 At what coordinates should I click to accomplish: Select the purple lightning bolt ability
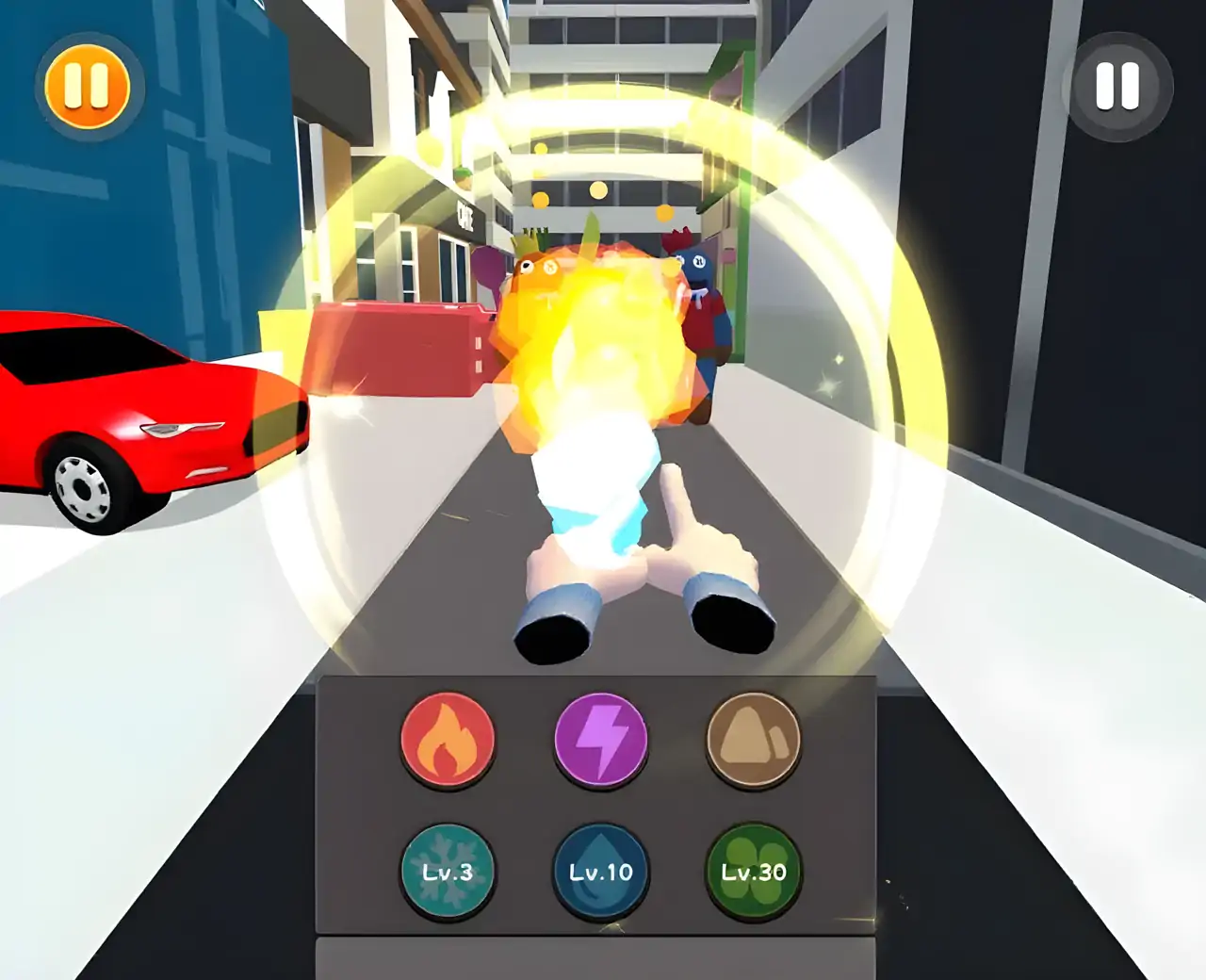tap(601, 740)
